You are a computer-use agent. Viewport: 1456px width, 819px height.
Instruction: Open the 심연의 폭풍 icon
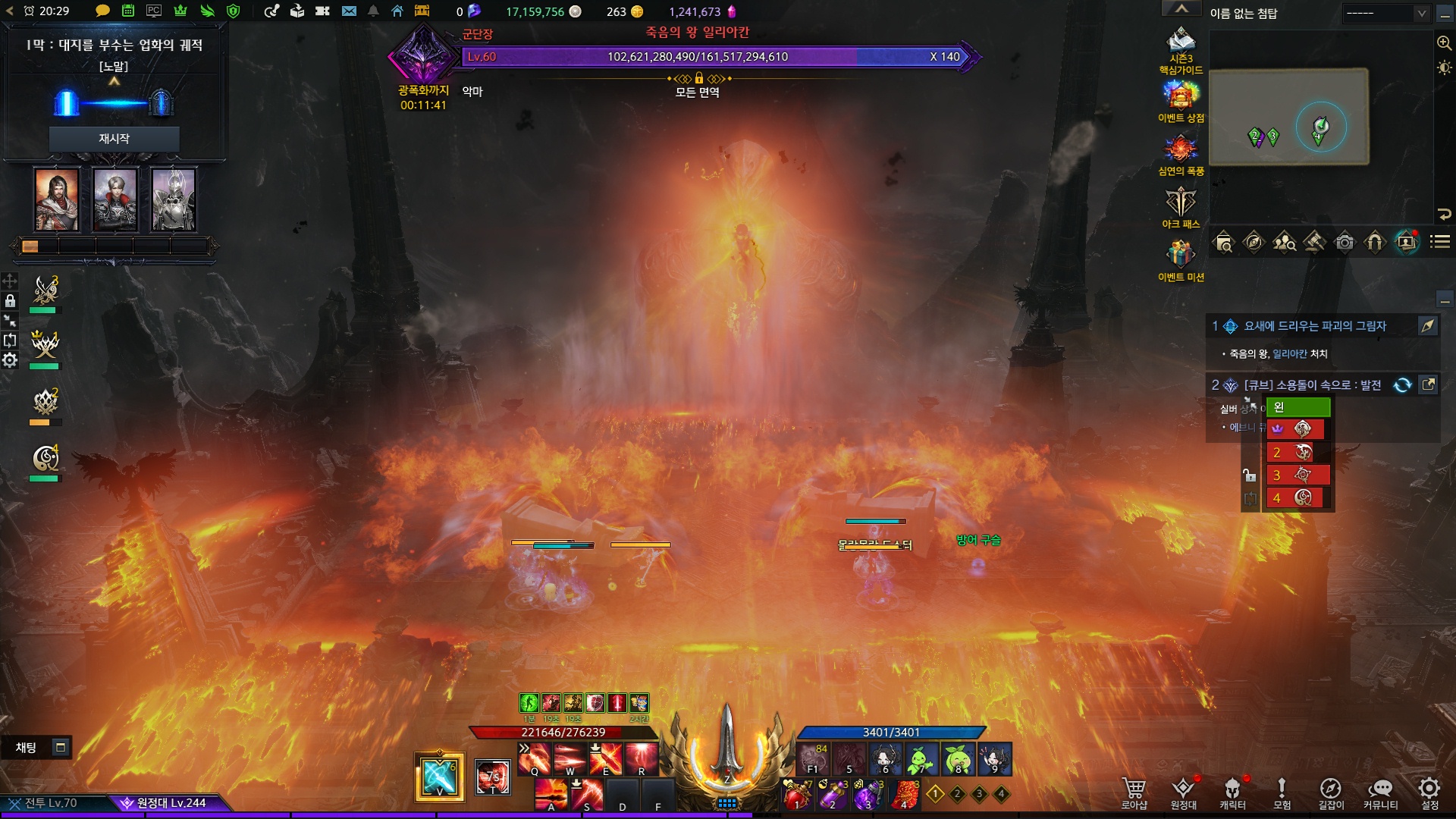pos(1181,154)
